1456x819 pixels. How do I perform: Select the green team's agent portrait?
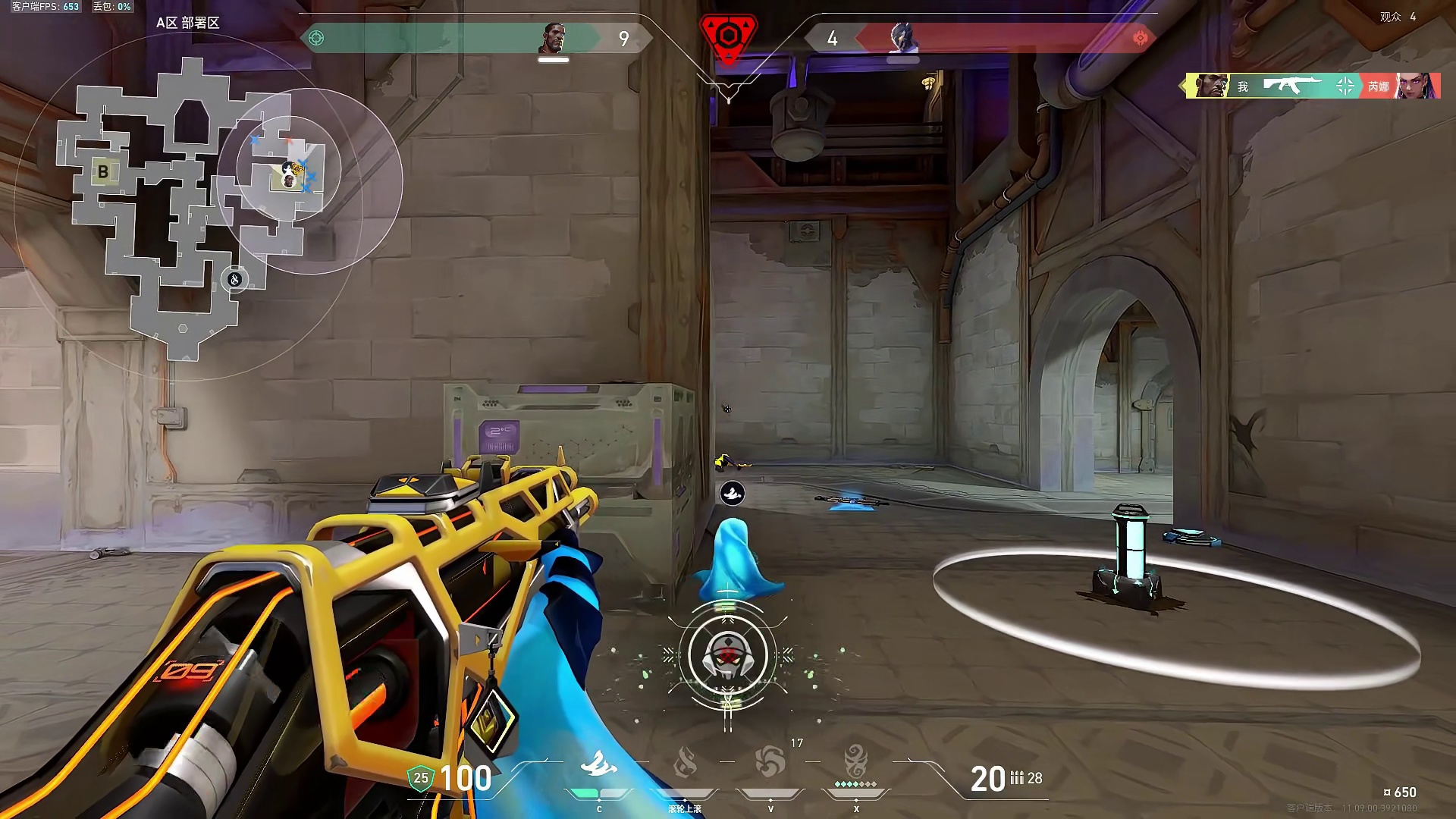554,38
